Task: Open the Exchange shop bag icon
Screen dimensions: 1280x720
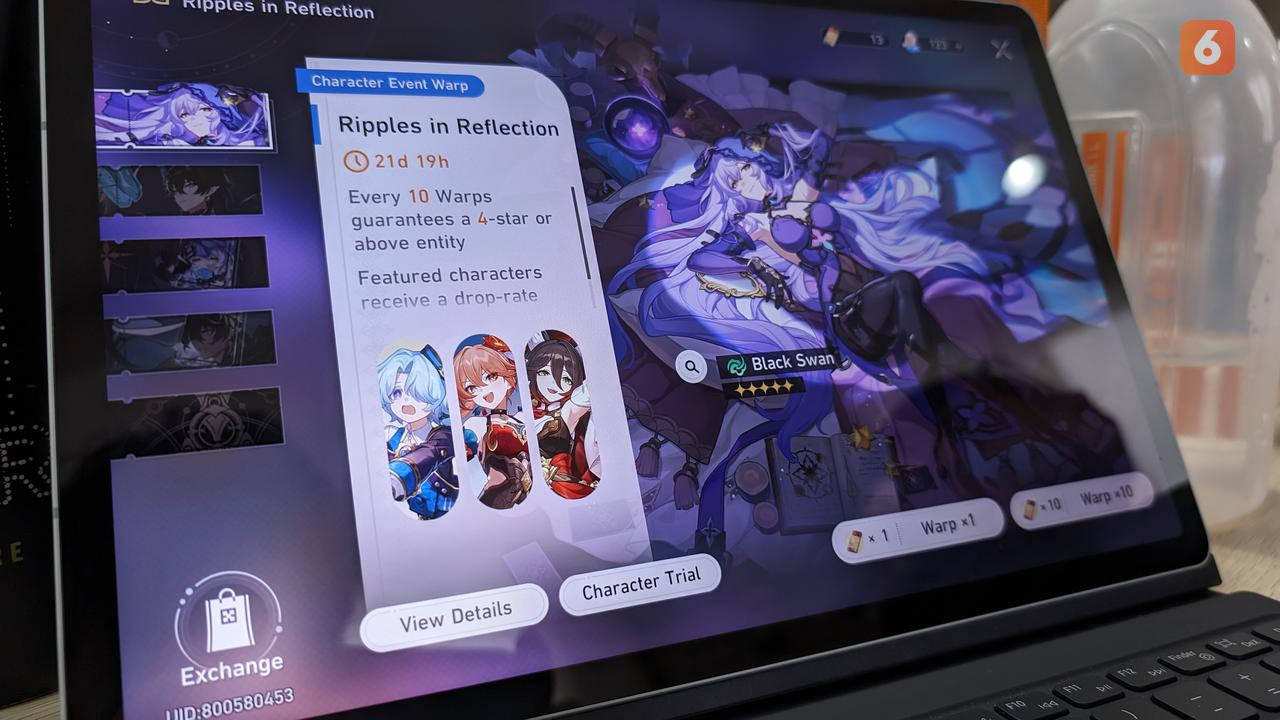Action: tap(231, 628)
